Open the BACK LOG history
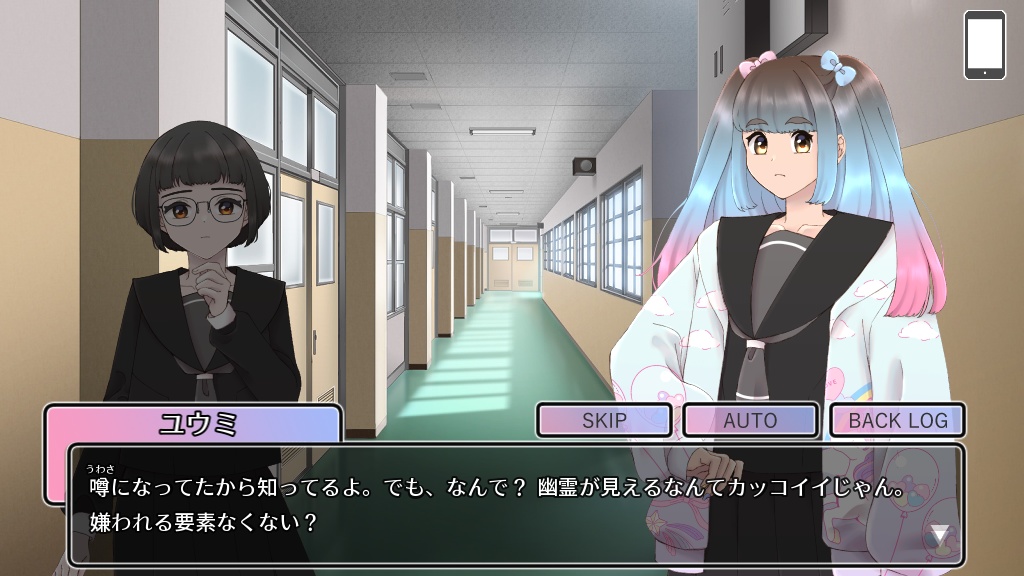 [x=897, y=420]
